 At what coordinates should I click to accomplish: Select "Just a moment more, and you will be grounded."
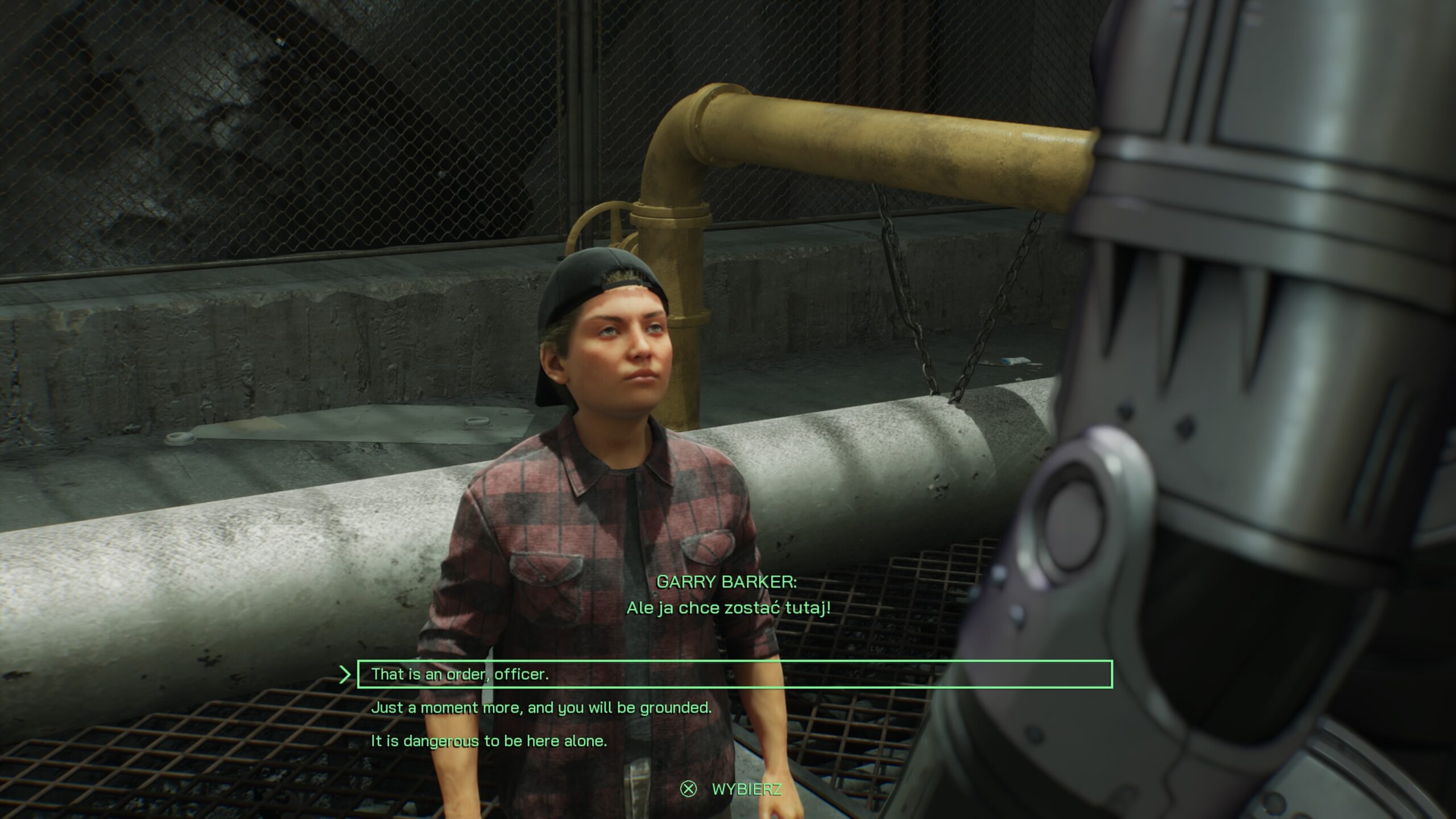coord(541,708)
